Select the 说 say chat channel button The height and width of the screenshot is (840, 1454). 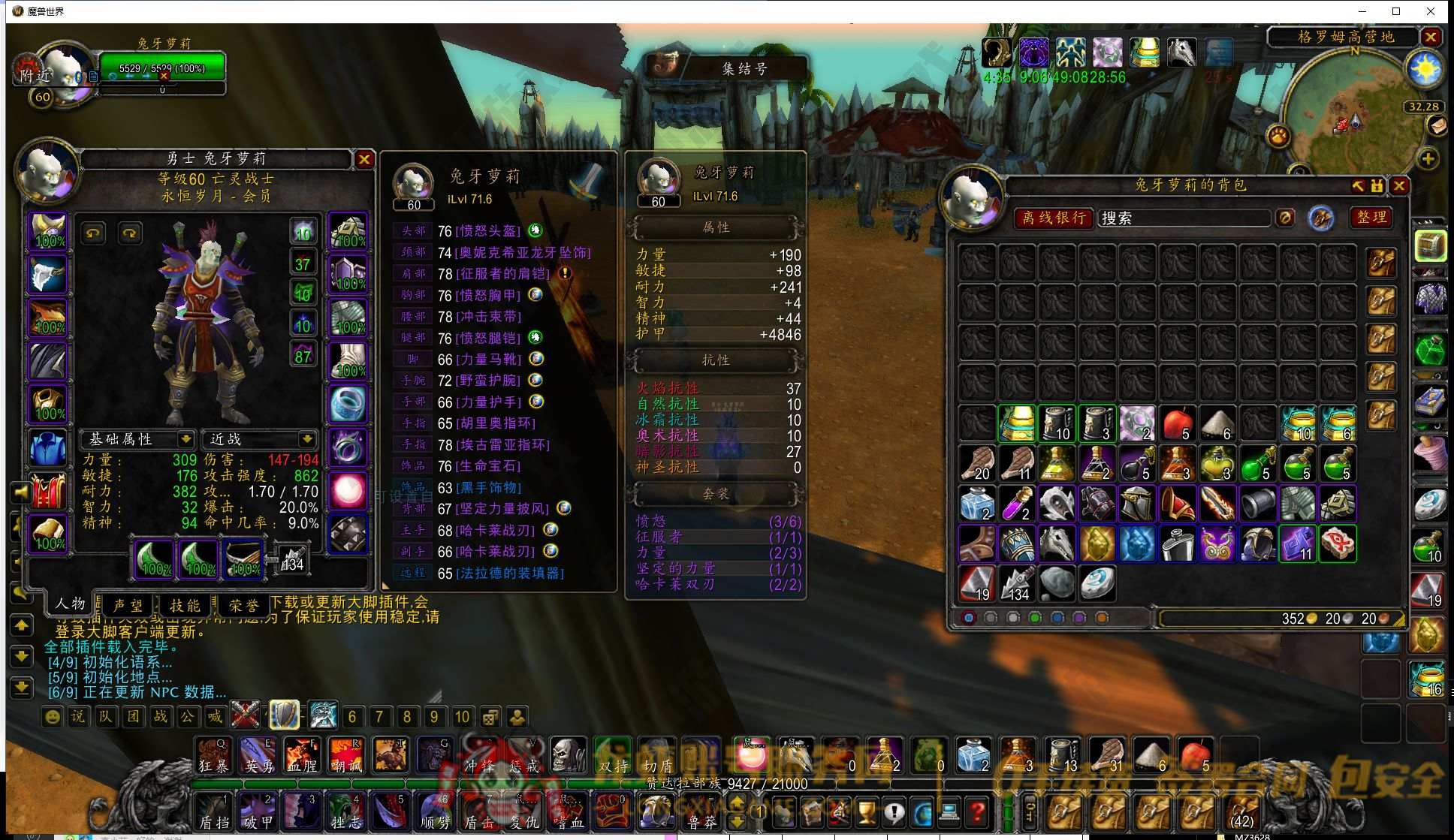(x=78, y=717)
